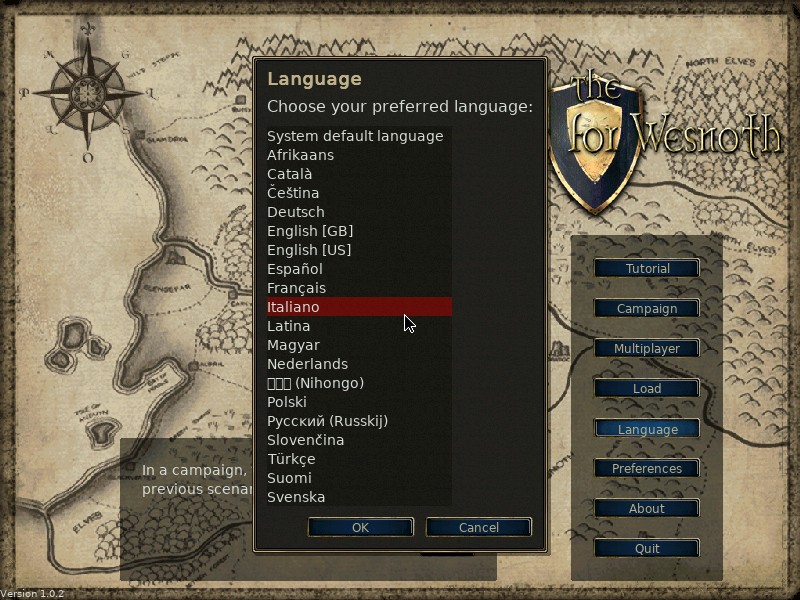Select Français language entry
The image size is (800, 600).
pyautogui.click(x=297, y=288)
